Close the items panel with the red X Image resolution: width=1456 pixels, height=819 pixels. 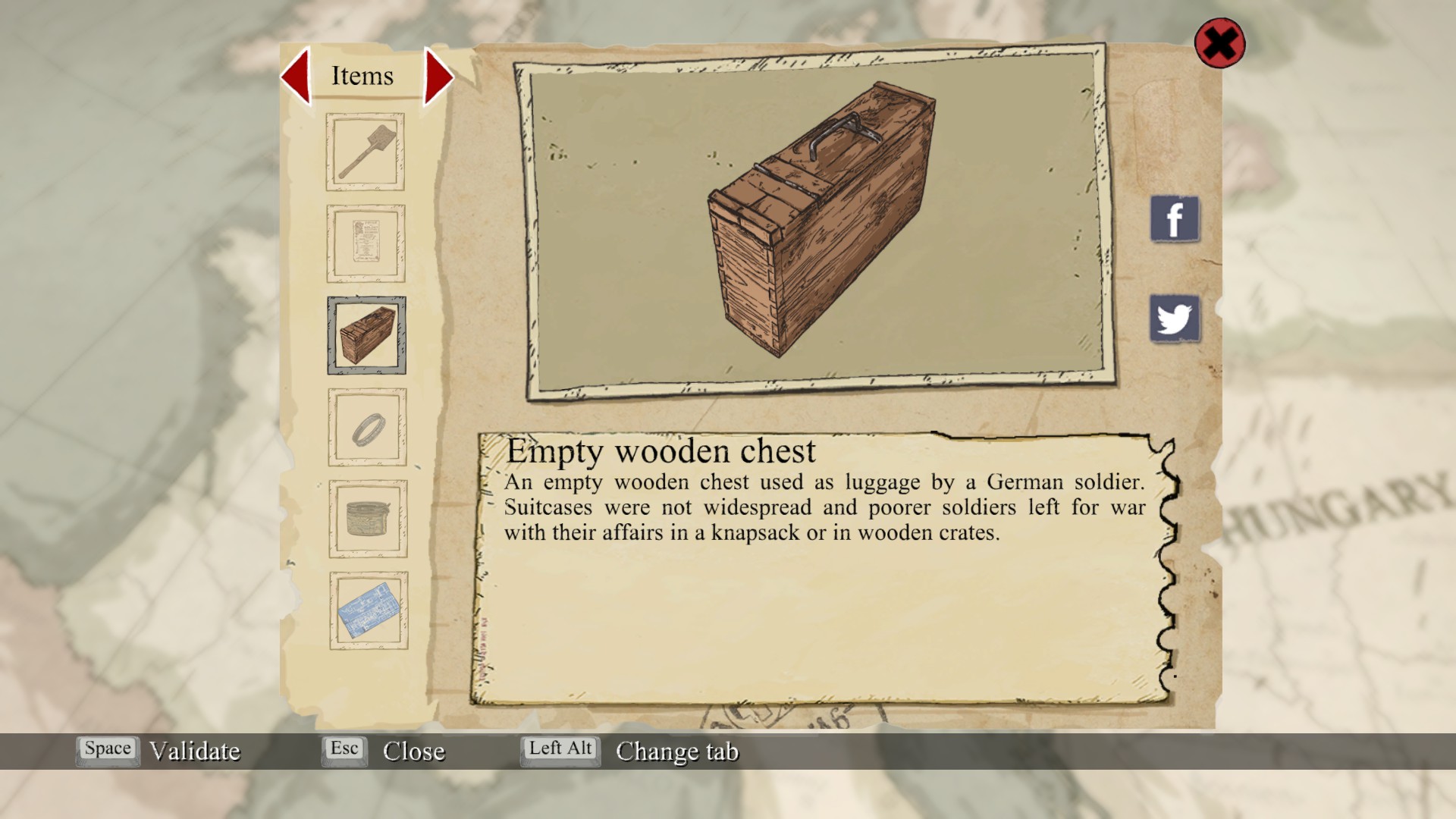(x=1219, y=43)
